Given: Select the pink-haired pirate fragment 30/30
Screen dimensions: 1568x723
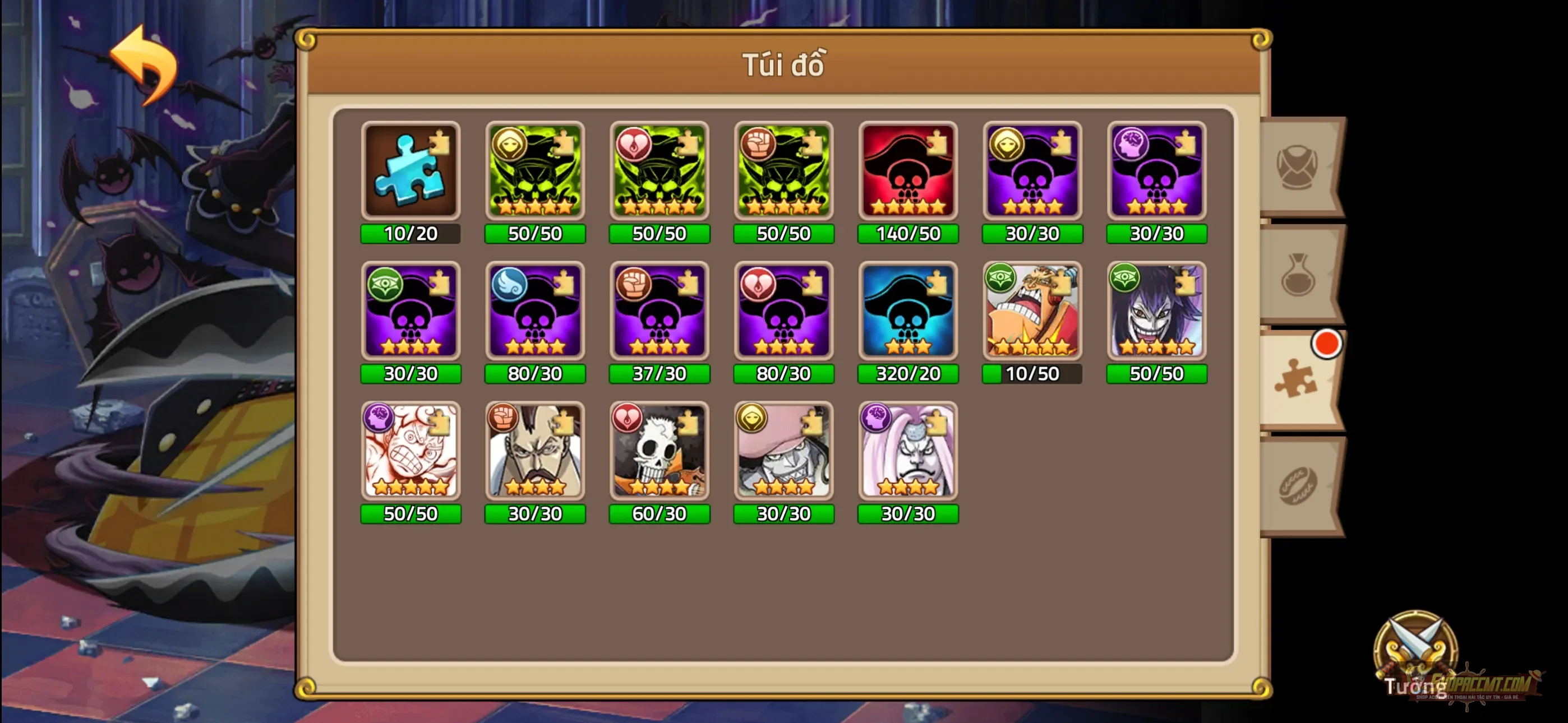Looking at the screenshot, I should (907, 453).
